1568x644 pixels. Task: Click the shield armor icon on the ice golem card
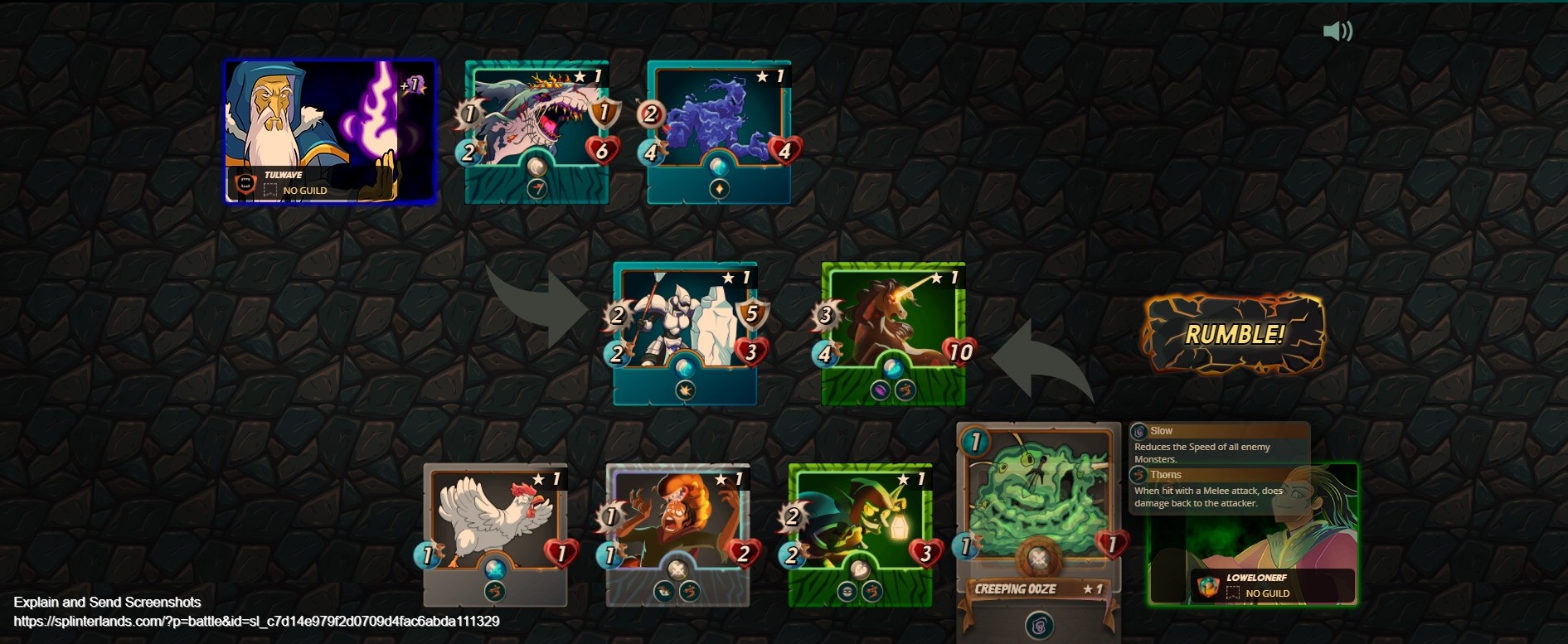click(x=751, y=315)
